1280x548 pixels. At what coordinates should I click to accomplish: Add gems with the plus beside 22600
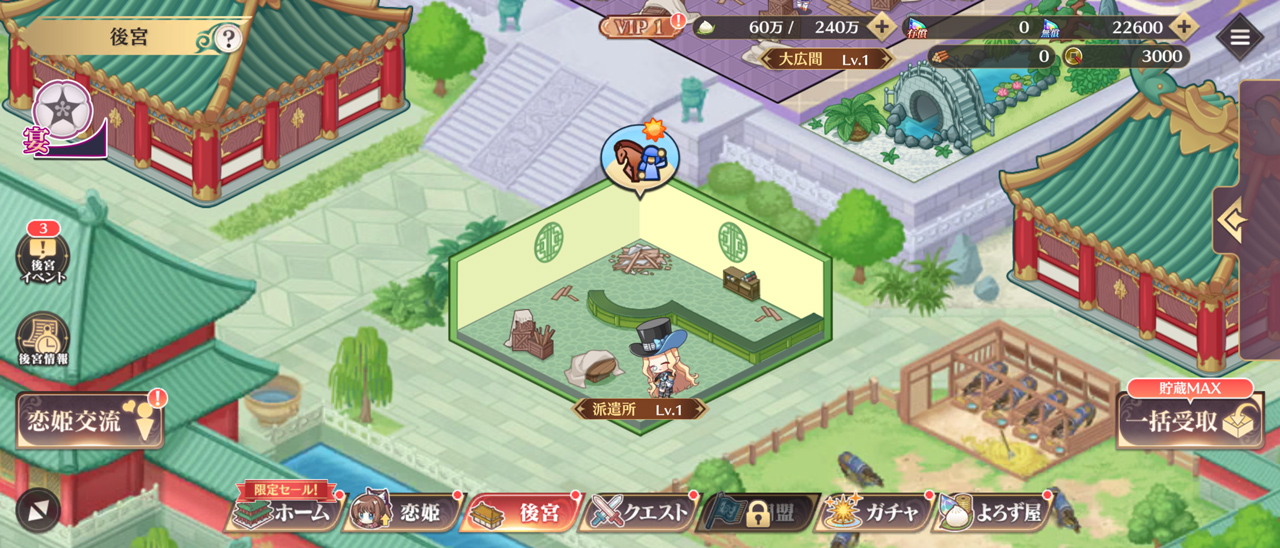(1184, 27)
